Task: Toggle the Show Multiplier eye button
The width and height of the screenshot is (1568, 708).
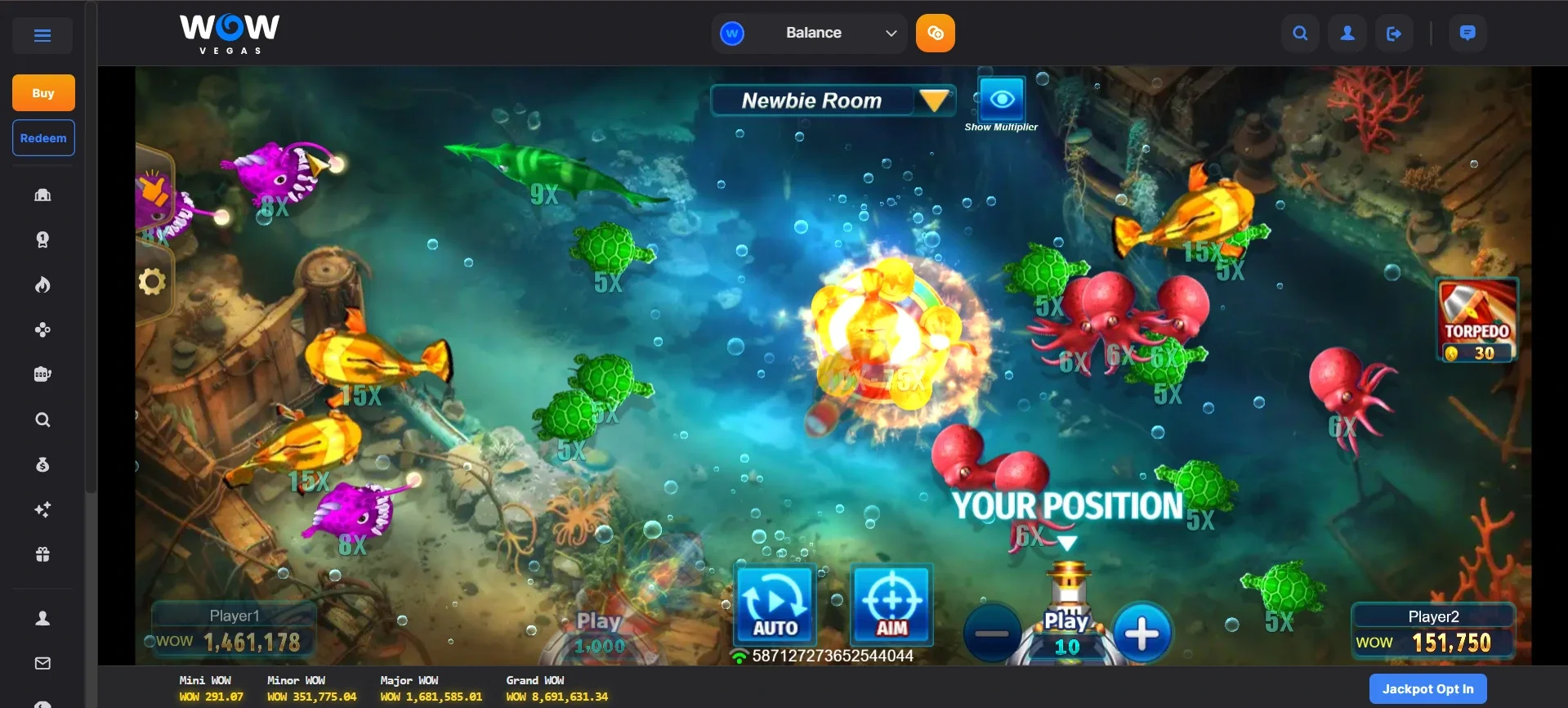Action: pos(1002,101)
